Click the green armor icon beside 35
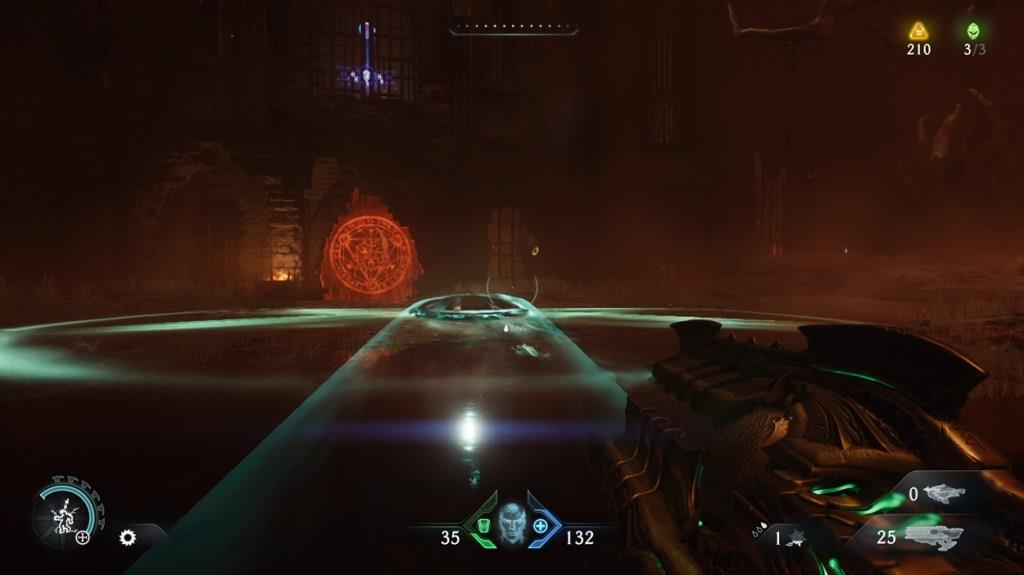 [482, 526]
